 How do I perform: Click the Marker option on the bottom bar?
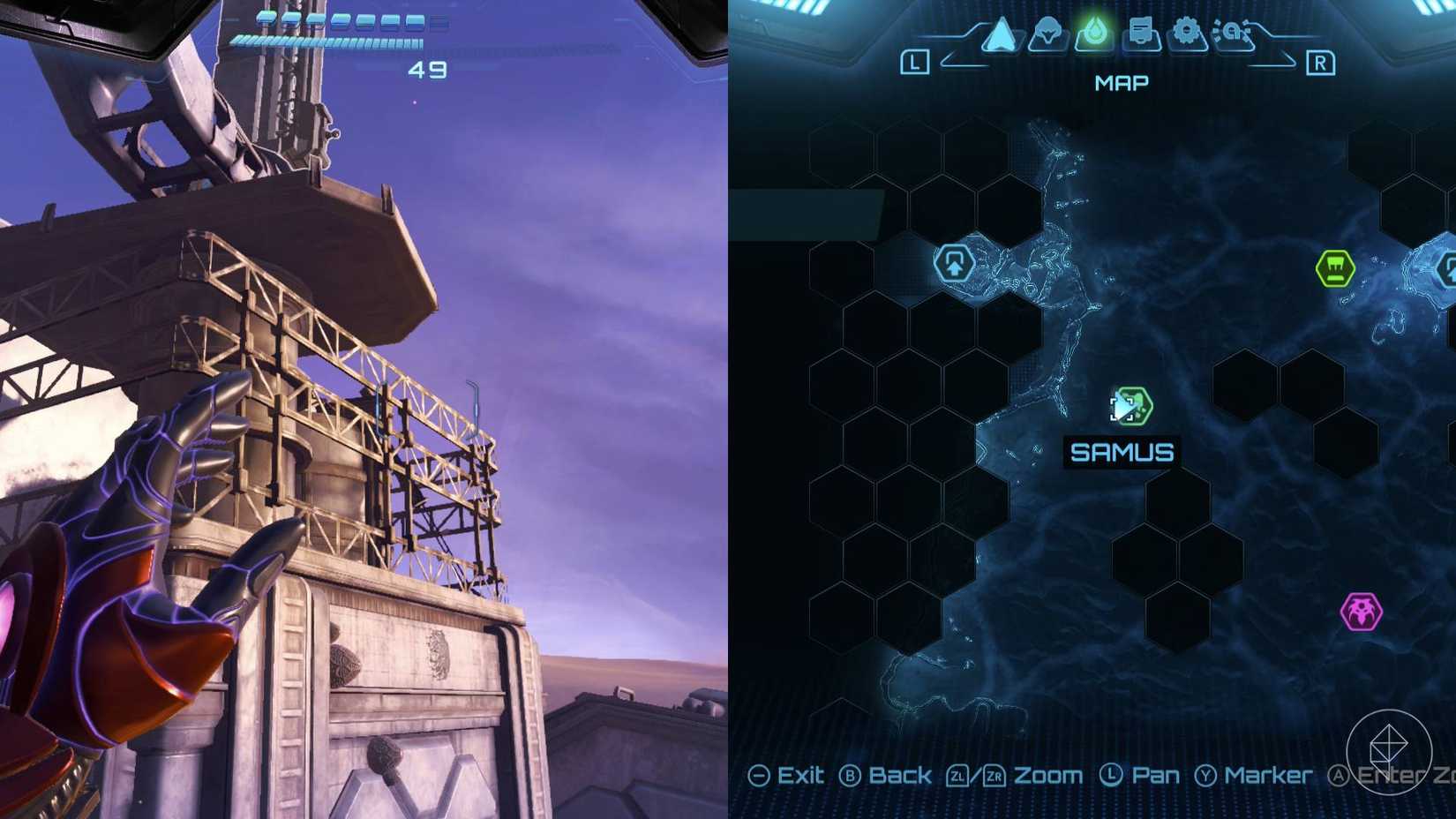coord(1268,776)
